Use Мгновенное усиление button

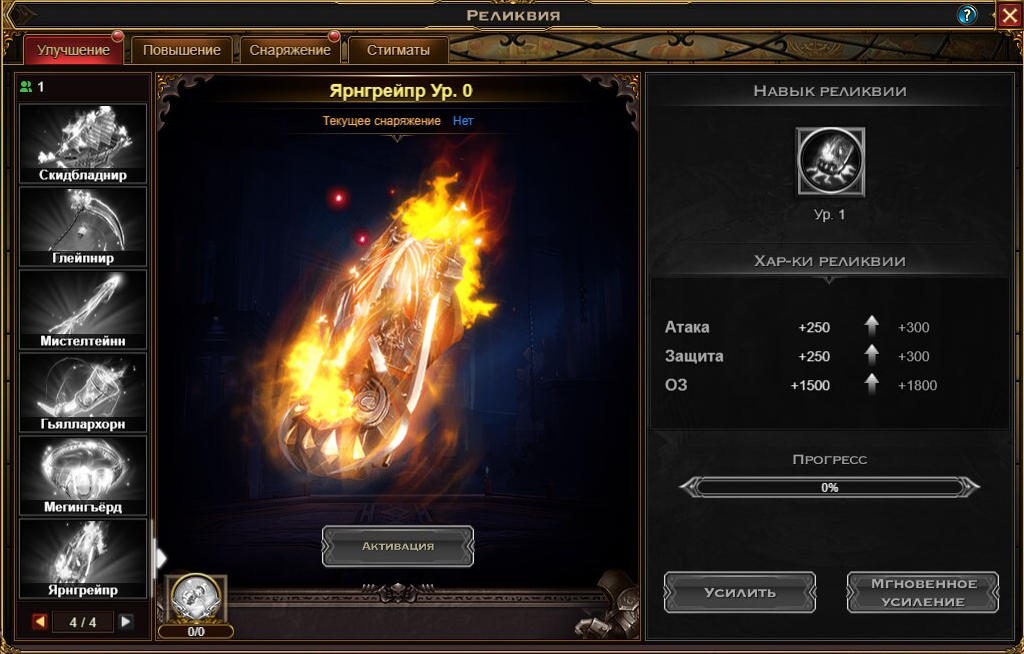922,592
